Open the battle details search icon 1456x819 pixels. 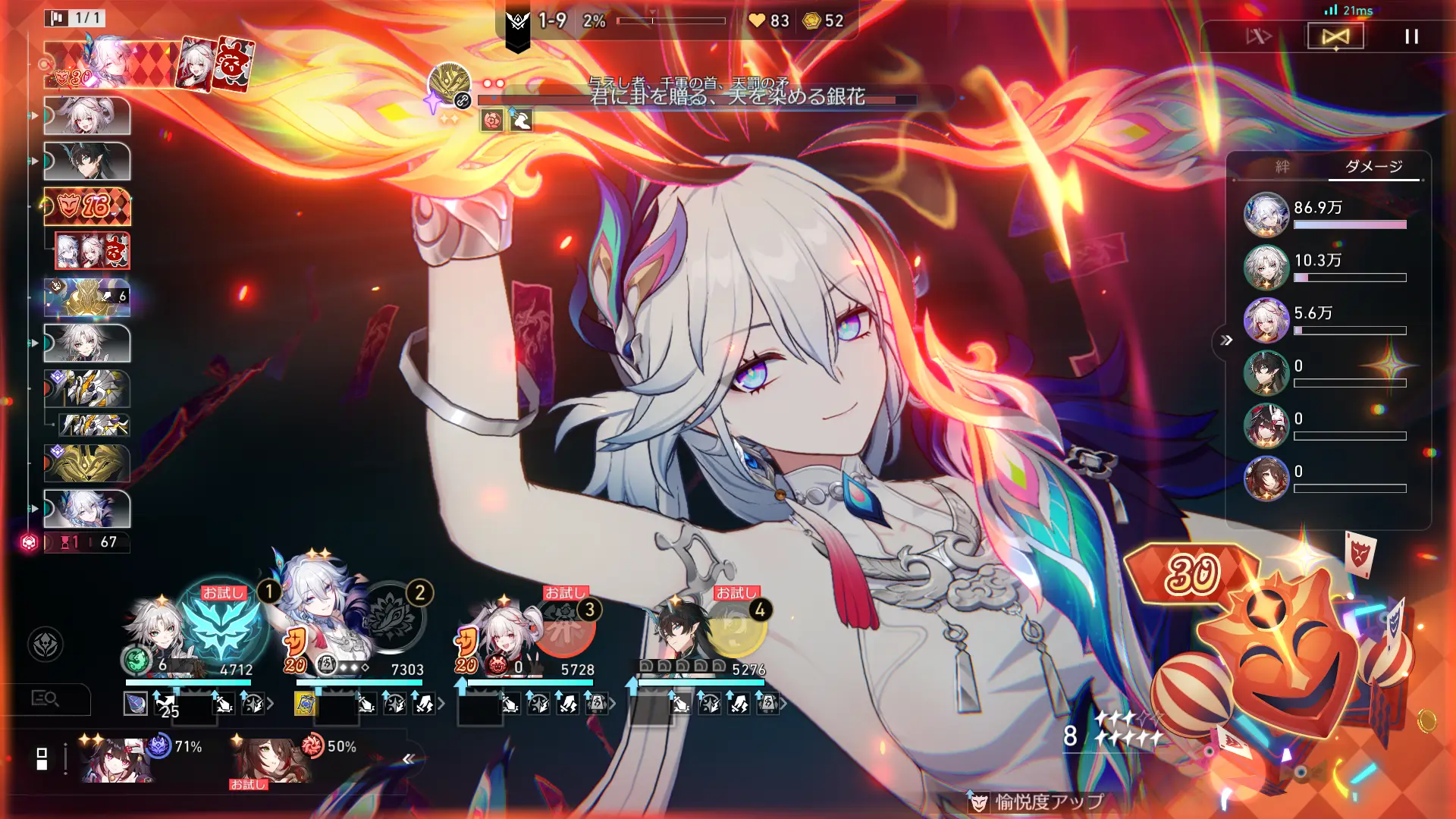(45, 698)
